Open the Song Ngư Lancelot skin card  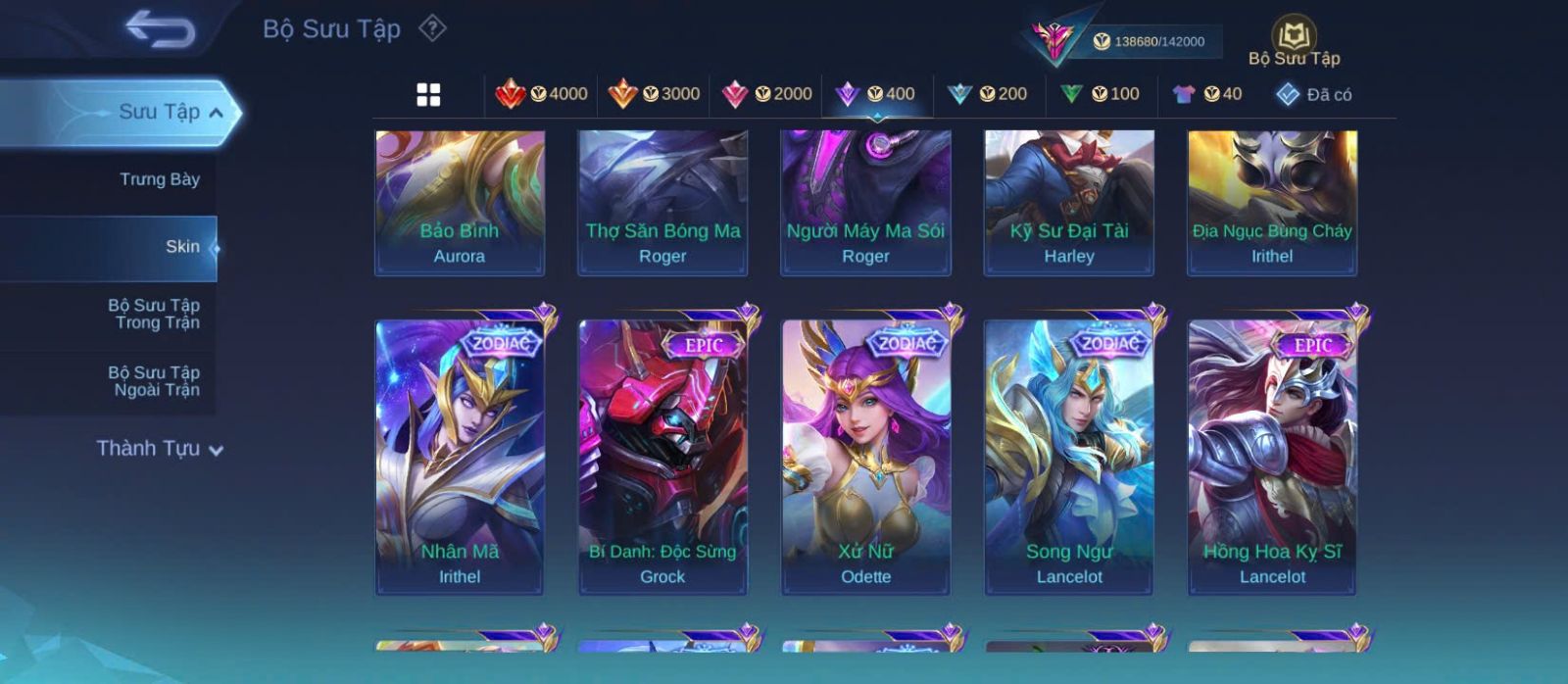tap(1069, 457)
